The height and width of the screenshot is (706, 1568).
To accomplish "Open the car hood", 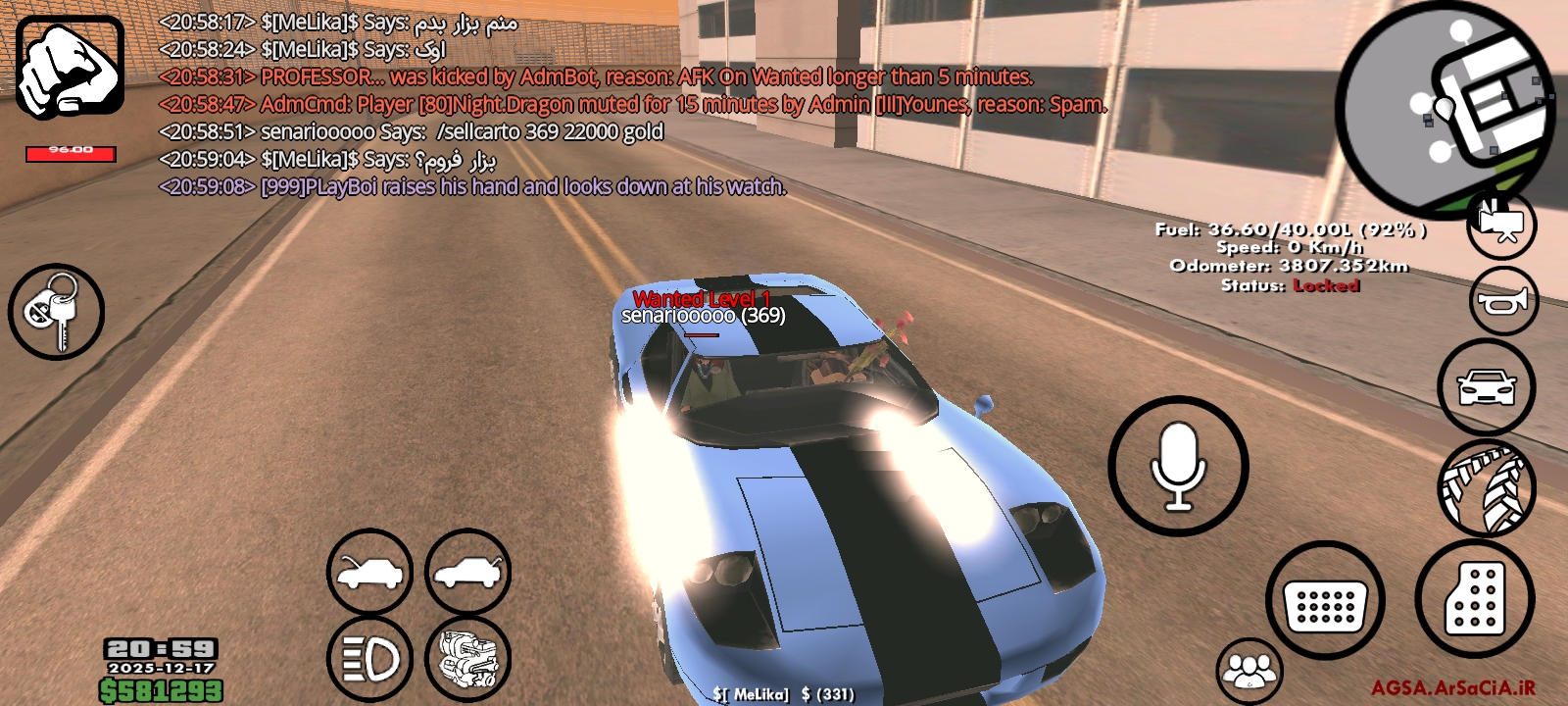I will (x=369, y=573).
